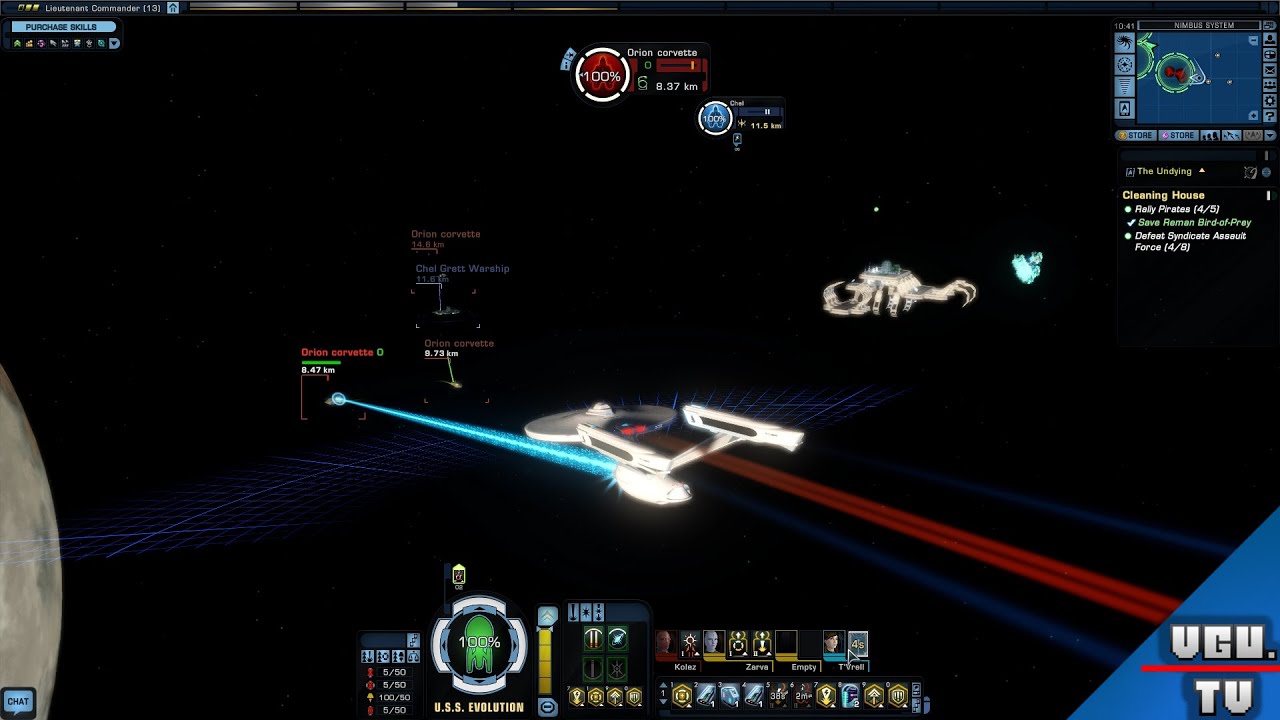Viewport: 1280px width, 720px height.
Task: Select the Orion corvette target portrait
Action: (x=602, y=76)
